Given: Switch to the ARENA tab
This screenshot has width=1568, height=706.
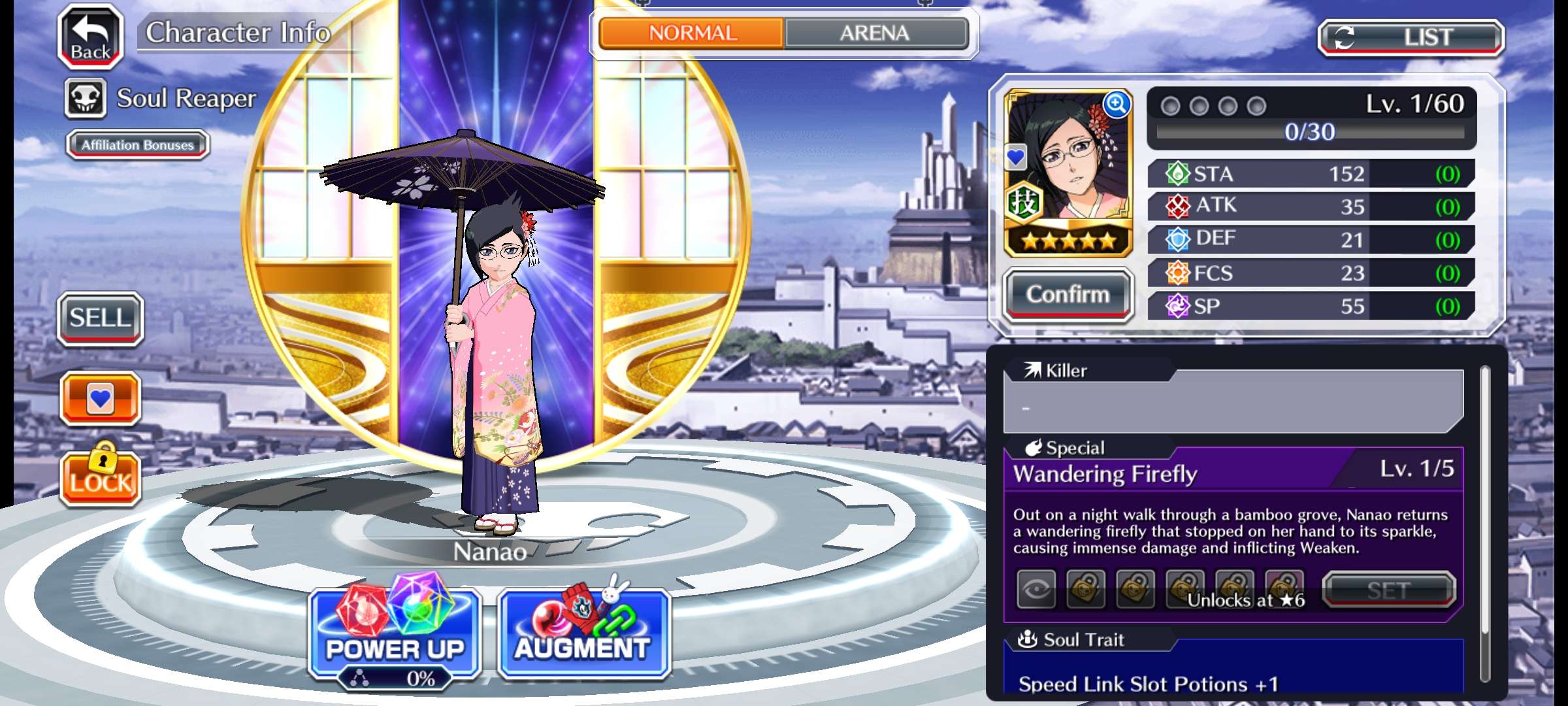Looking at the screenshot, I should coord(875,33).
